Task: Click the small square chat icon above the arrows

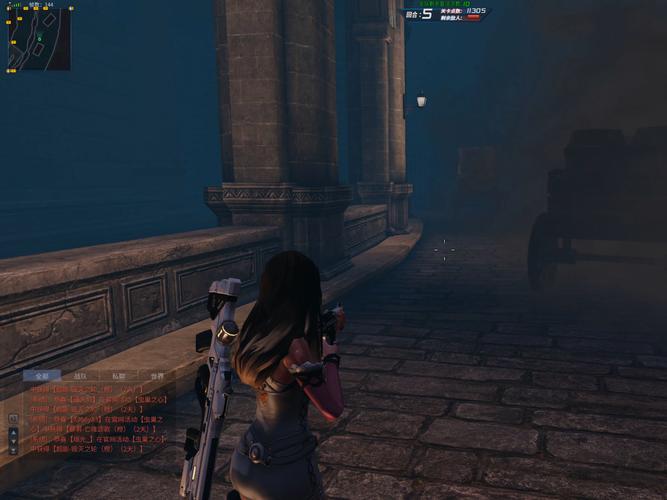Action: pos(13,417)
